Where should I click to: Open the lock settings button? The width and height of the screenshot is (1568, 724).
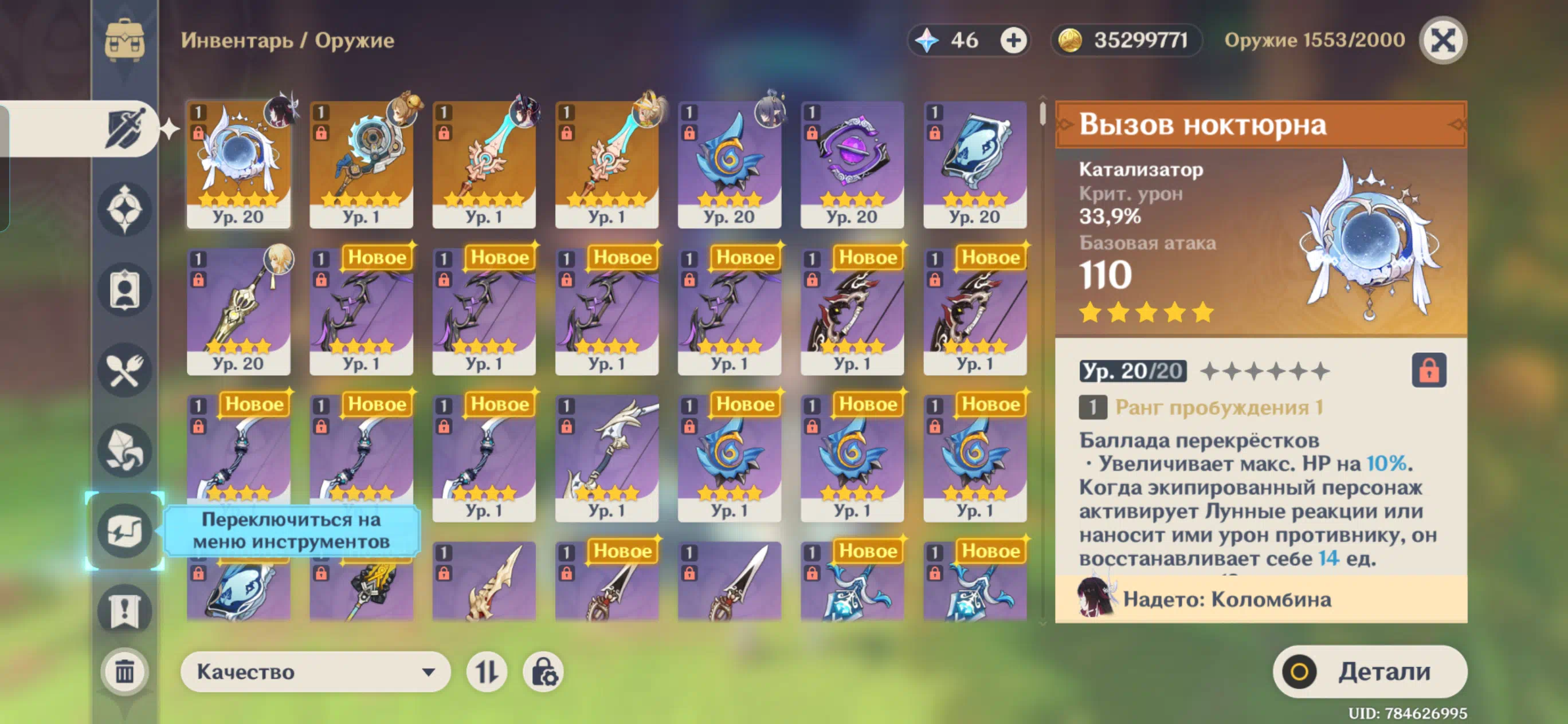(543, 672)
